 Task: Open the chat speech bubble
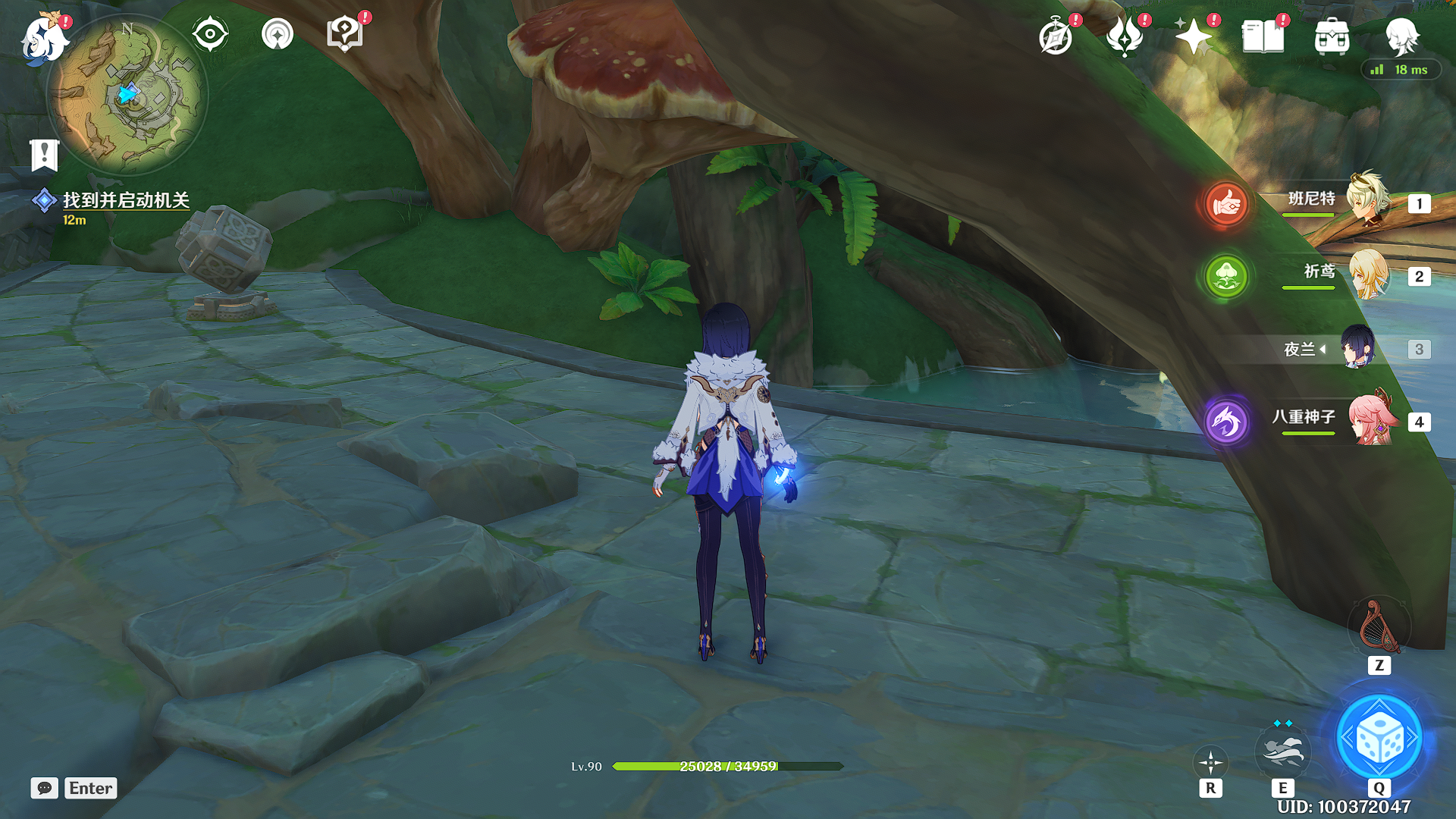tap(44, 788)
